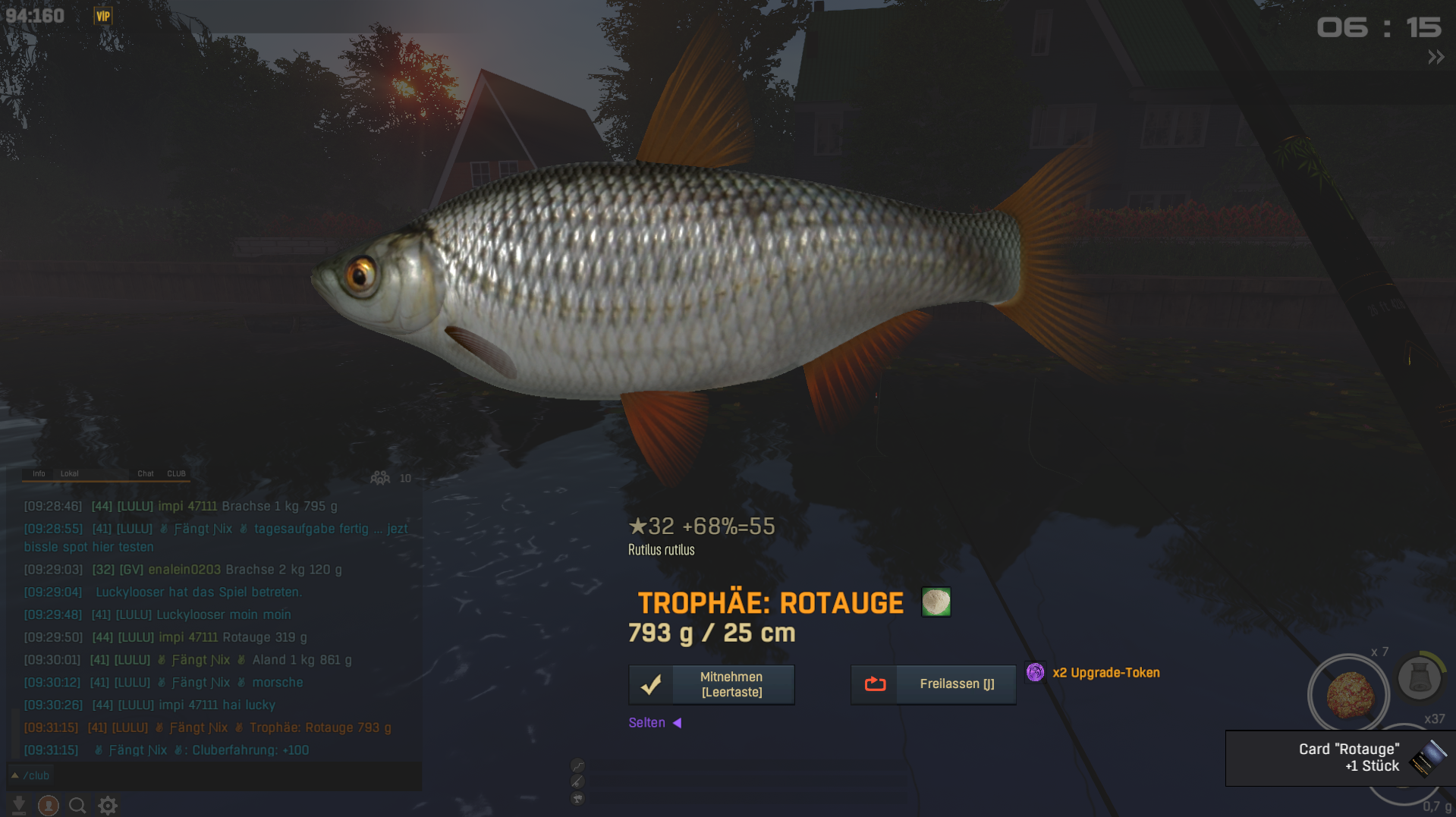Select the Chat tab
This screenshot has width=1456, height=817.
[x=146, y=473]
